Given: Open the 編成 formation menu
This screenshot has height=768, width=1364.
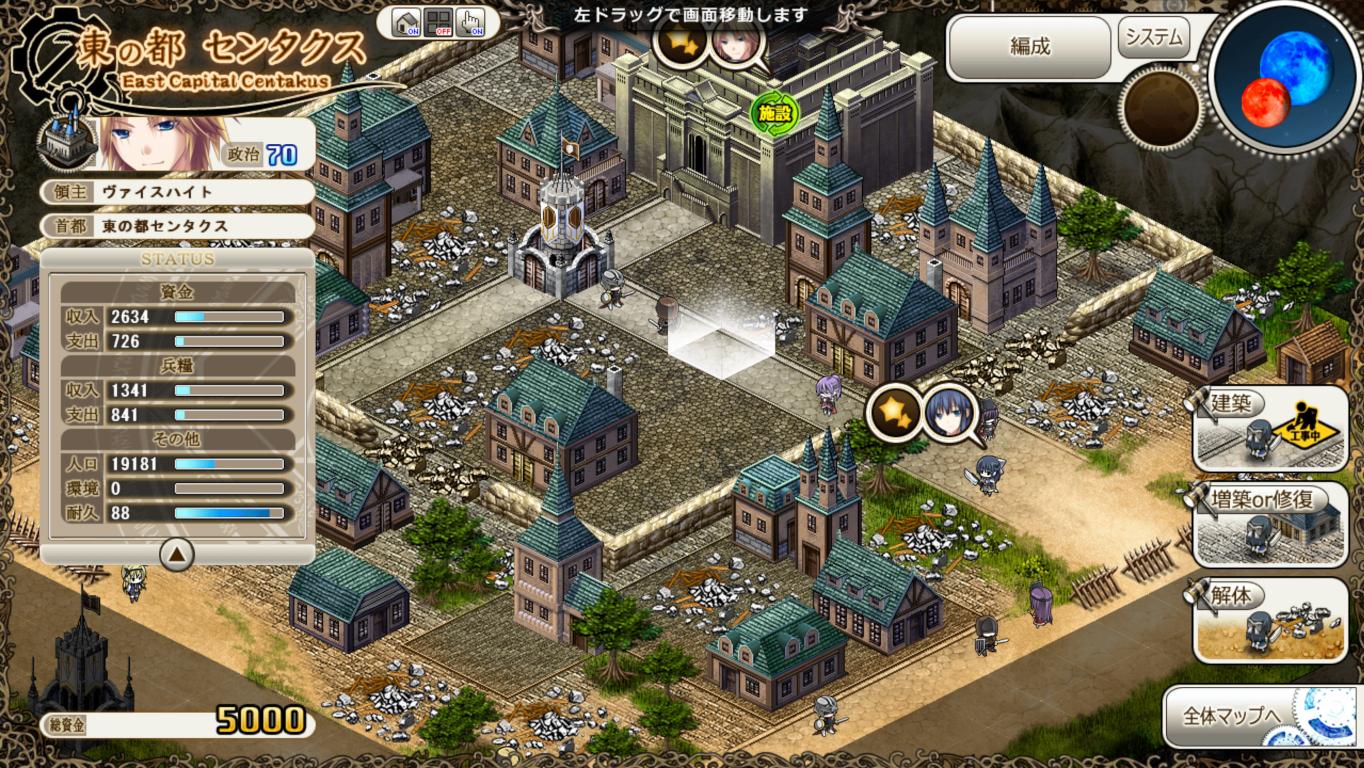Looking at the screenshot, I should coord(1029,47).
